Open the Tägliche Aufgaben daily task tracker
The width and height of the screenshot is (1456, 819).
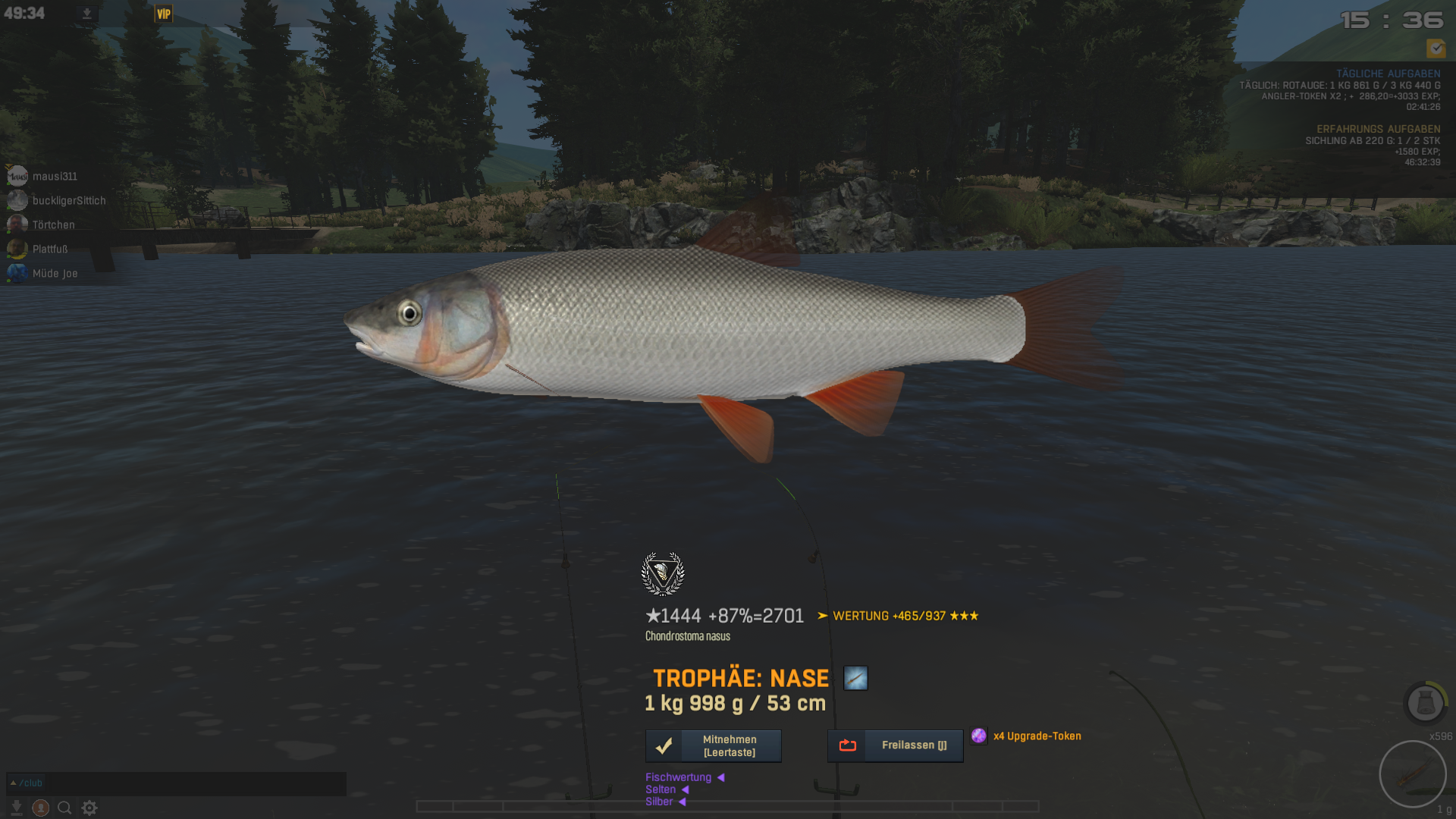click(x=1388, y=74)
